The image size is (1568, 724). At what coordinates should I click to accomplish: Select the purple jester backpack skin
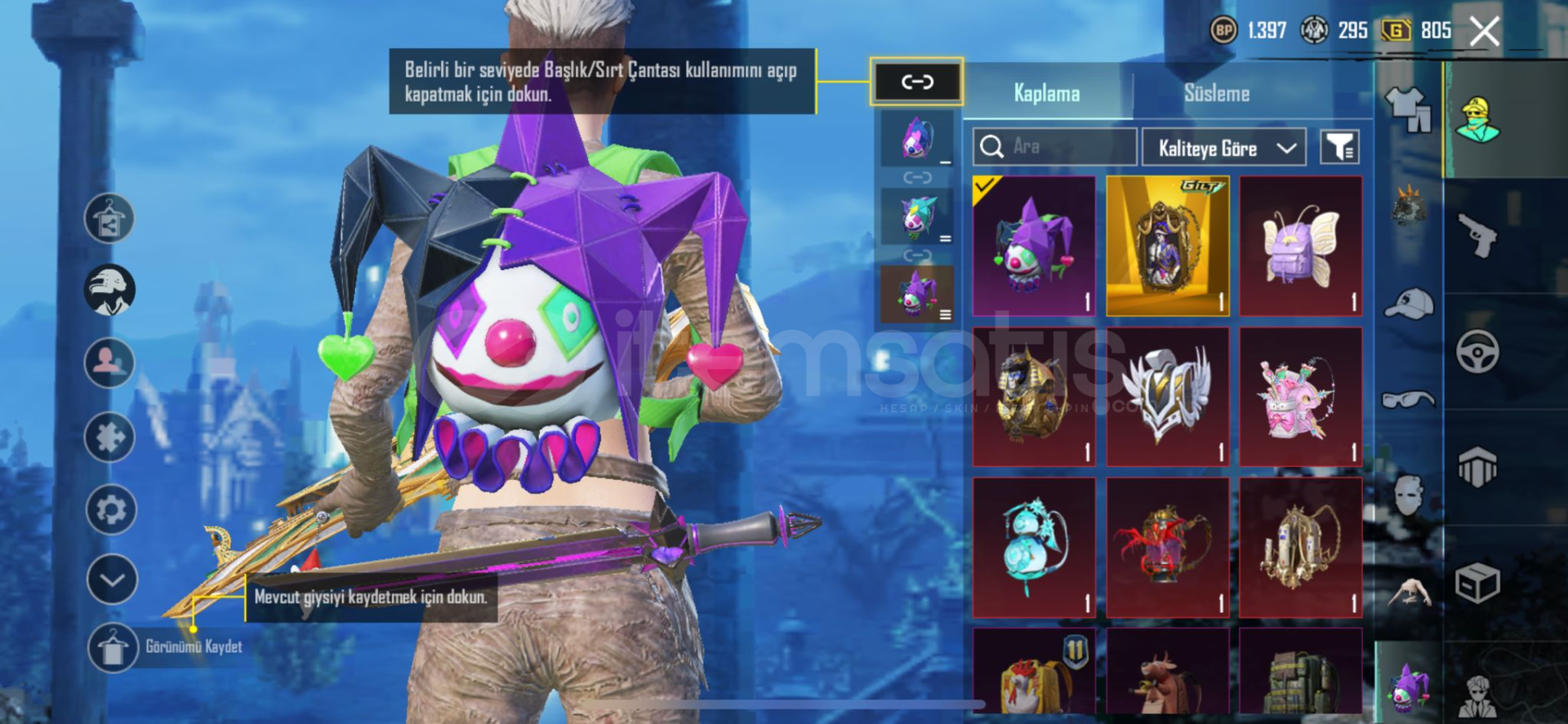pos(1034,246)
